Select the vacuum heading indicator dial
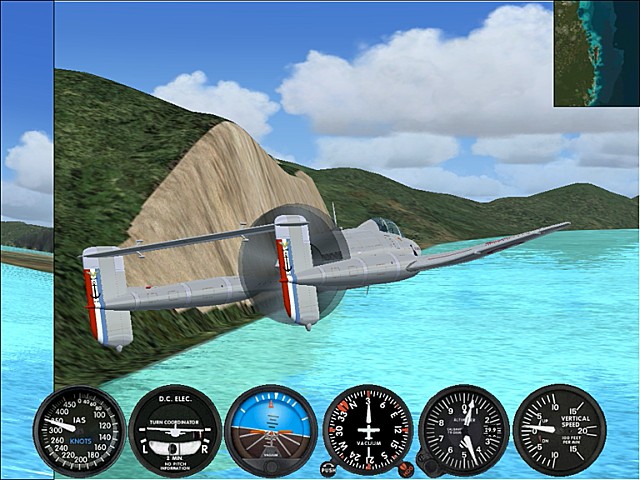Viewport: 640px width, 480px height. click(x=367, y=428)
